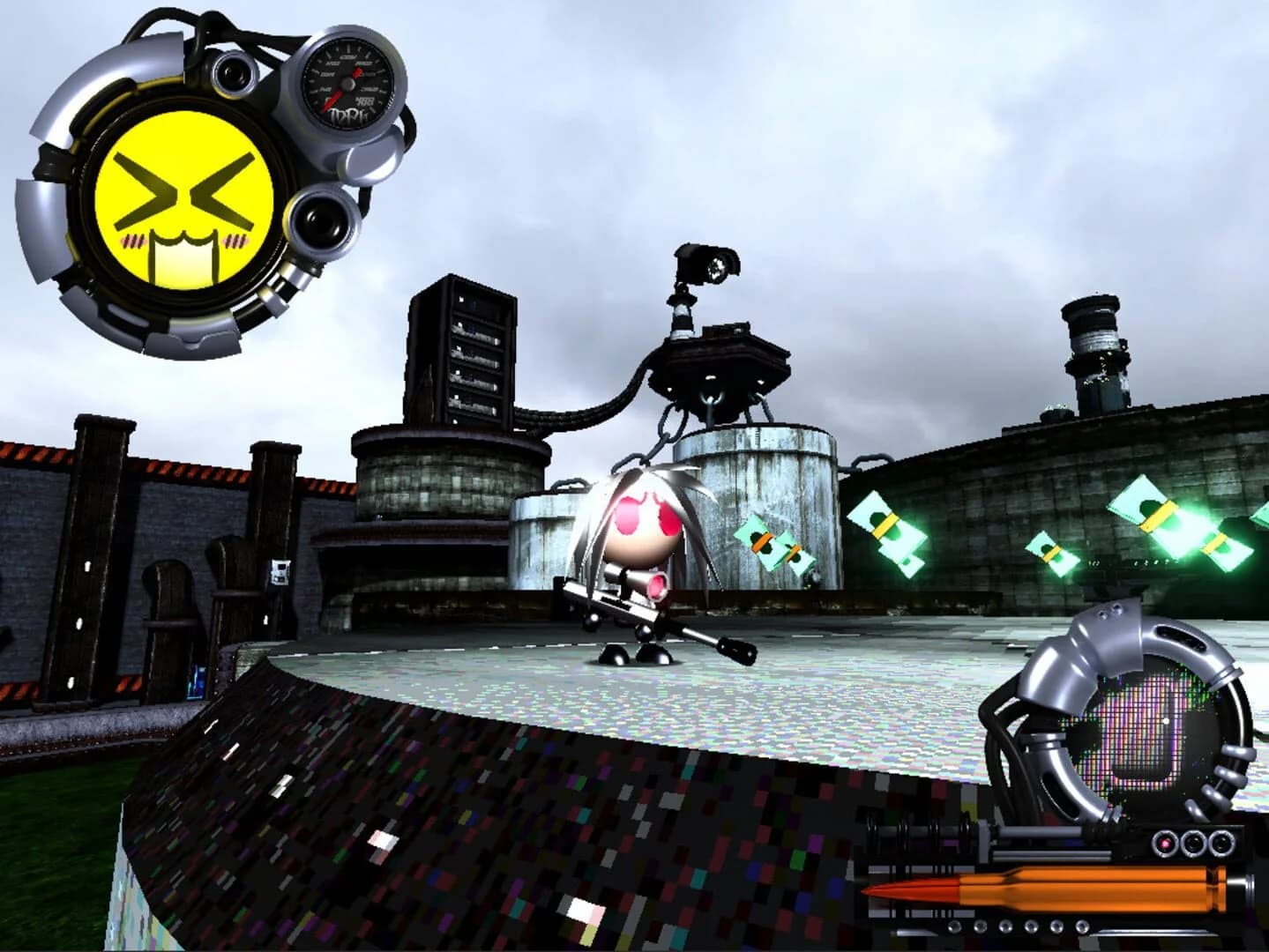Toggle the rightmost indicator lamp near the bullet
1269x952 pixels.
pos(1223,843)
